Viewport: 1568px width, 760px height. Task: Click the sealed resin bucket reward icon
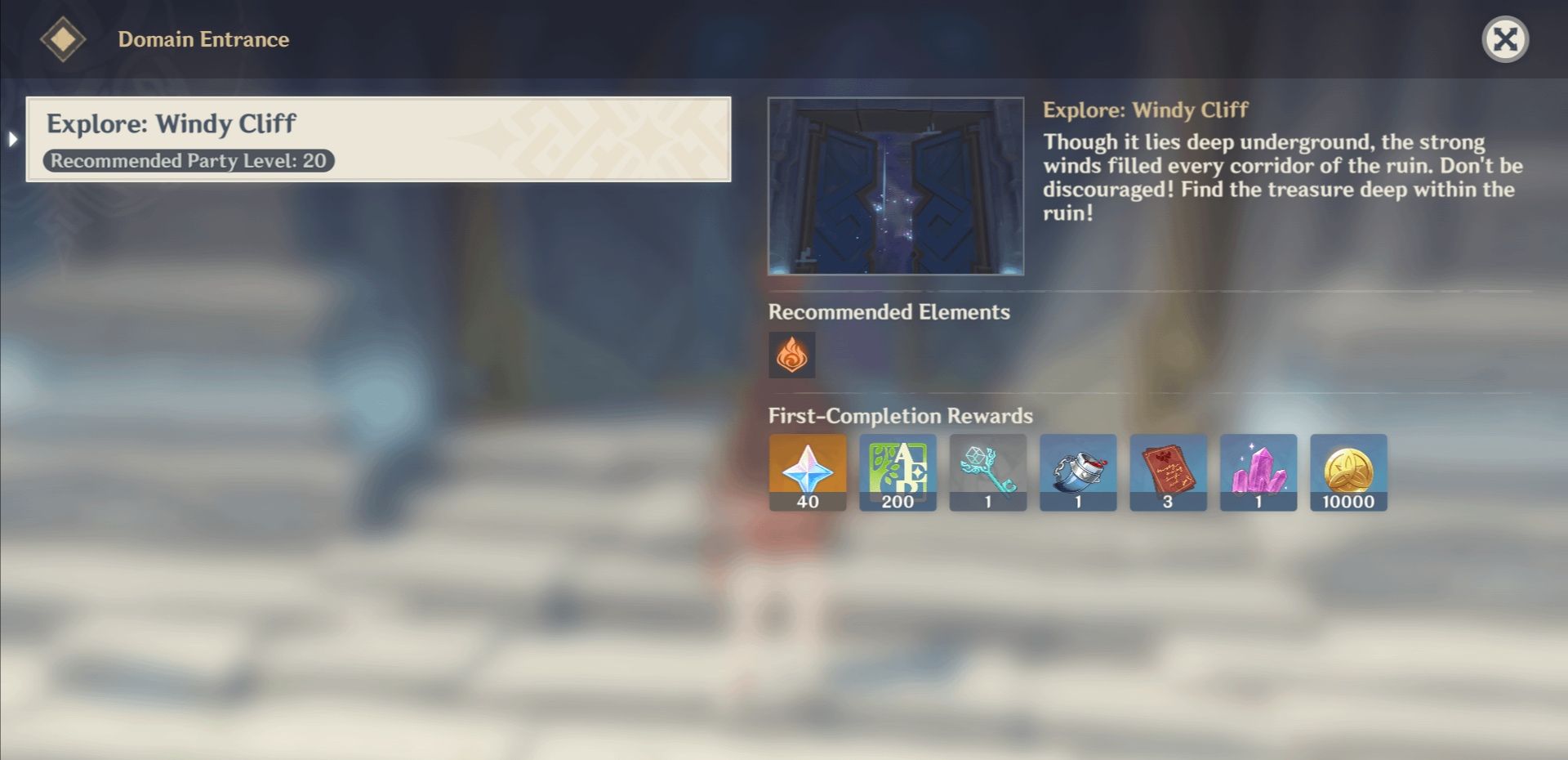pos(1078,472)
